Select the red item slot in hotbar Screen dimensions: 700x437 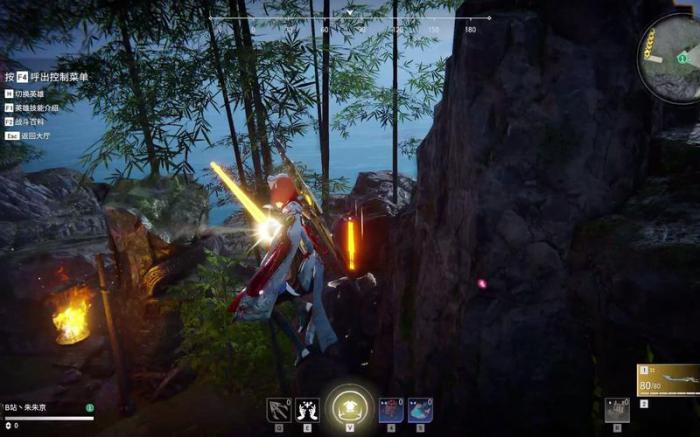tap(391, 410)
